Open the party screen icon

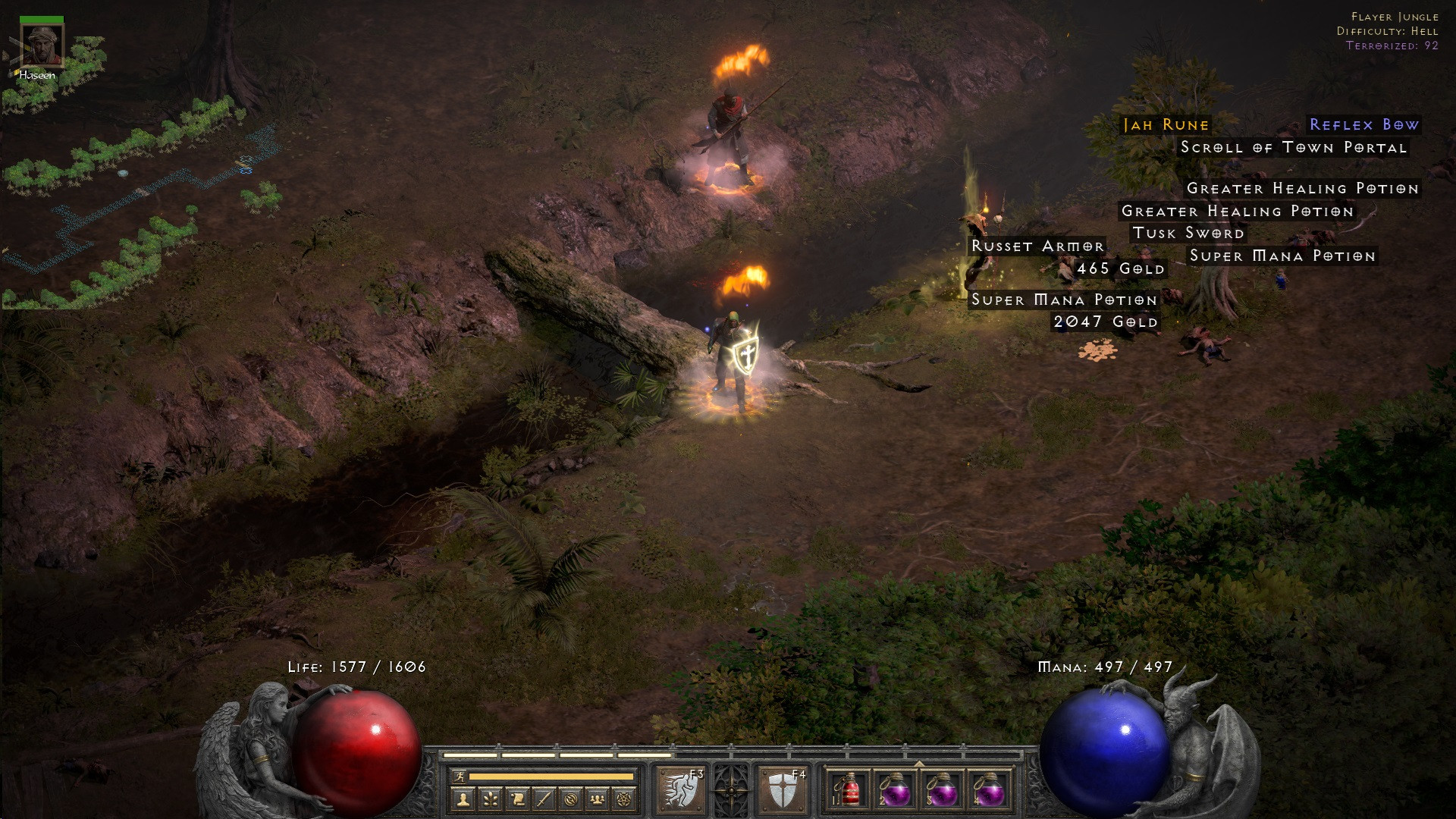pyautogui.click(x=598, y=799)
